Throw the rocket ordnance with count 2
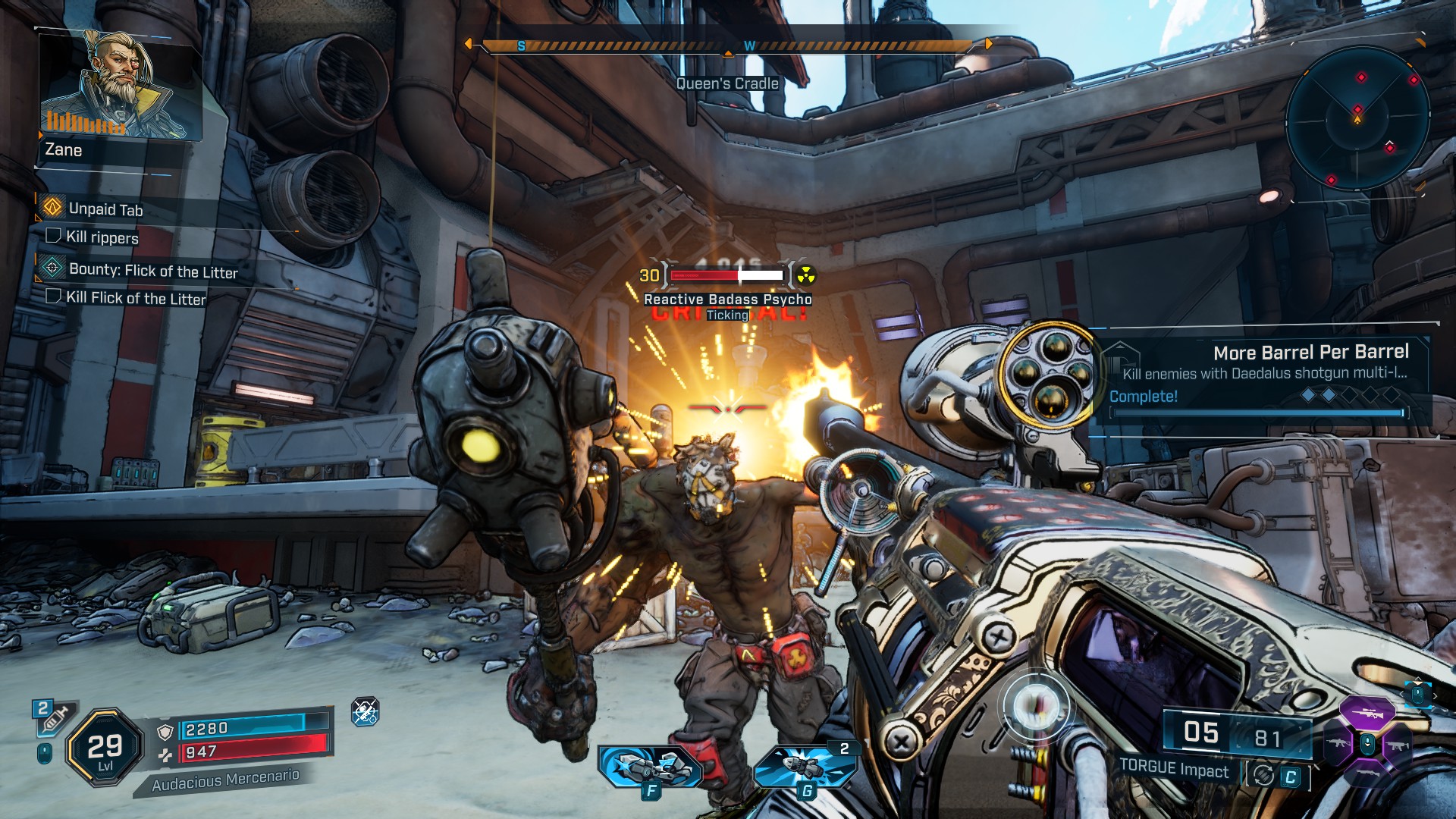The width and height of the screenshot is (1456, 819). (805, 766)
